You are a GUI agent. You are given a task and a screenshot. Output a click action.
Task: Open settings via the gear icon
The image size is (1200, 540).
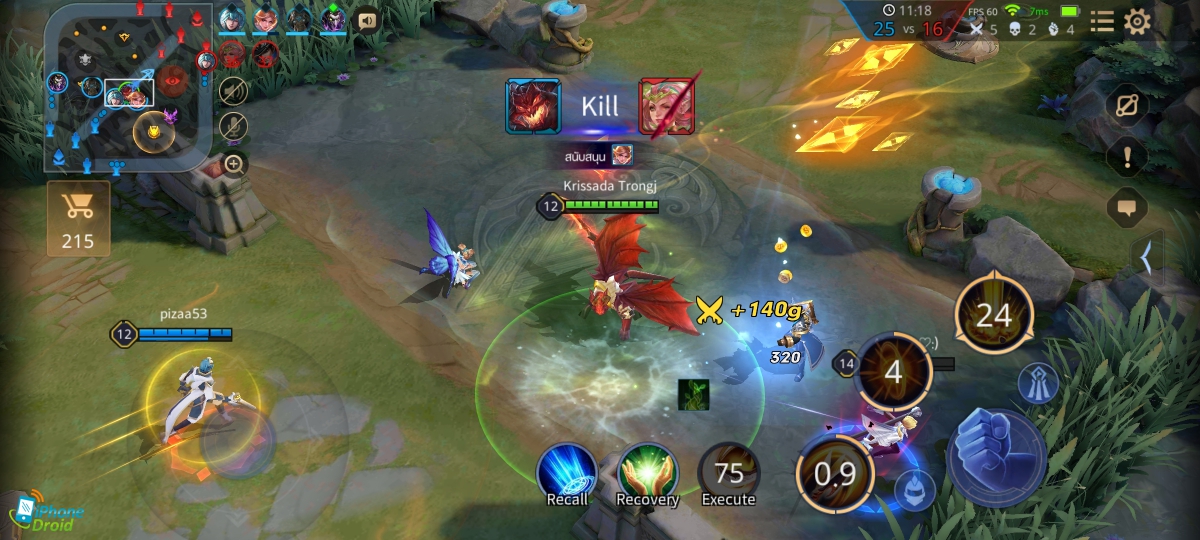[1138, 22]
